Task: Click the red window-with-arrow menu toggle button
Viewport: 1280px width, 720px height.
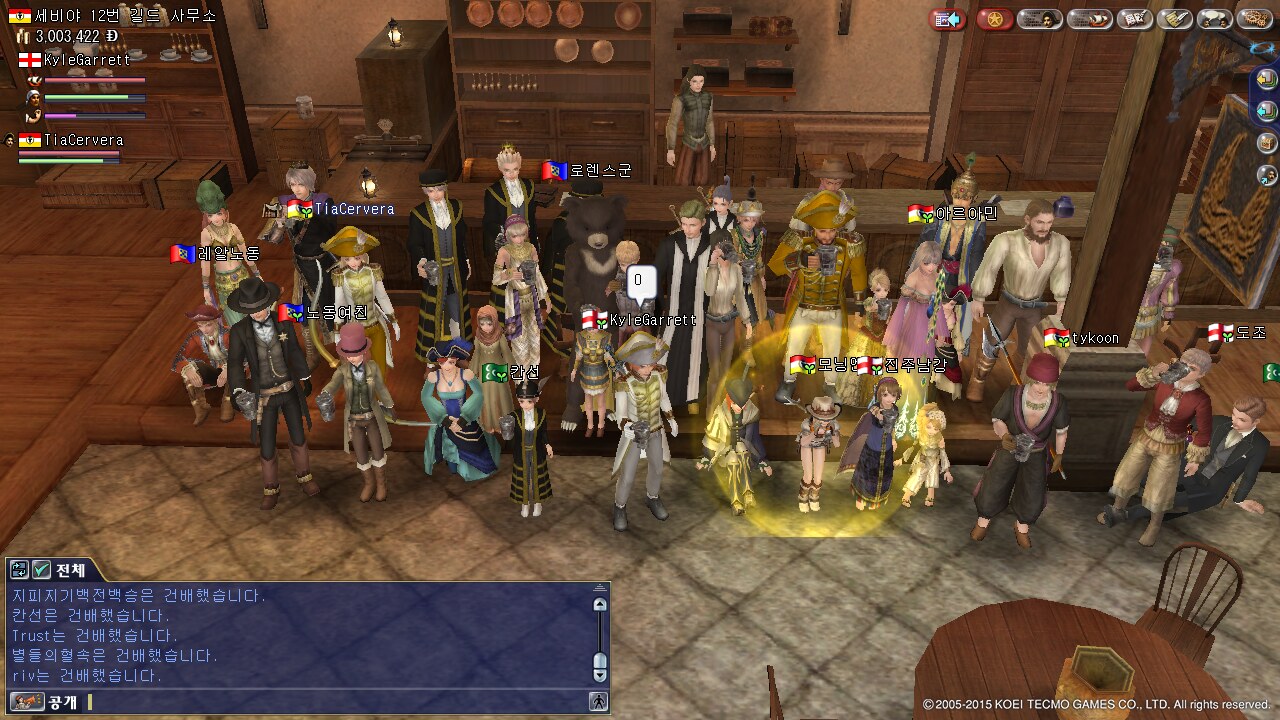Action: [x=947, y=19]
